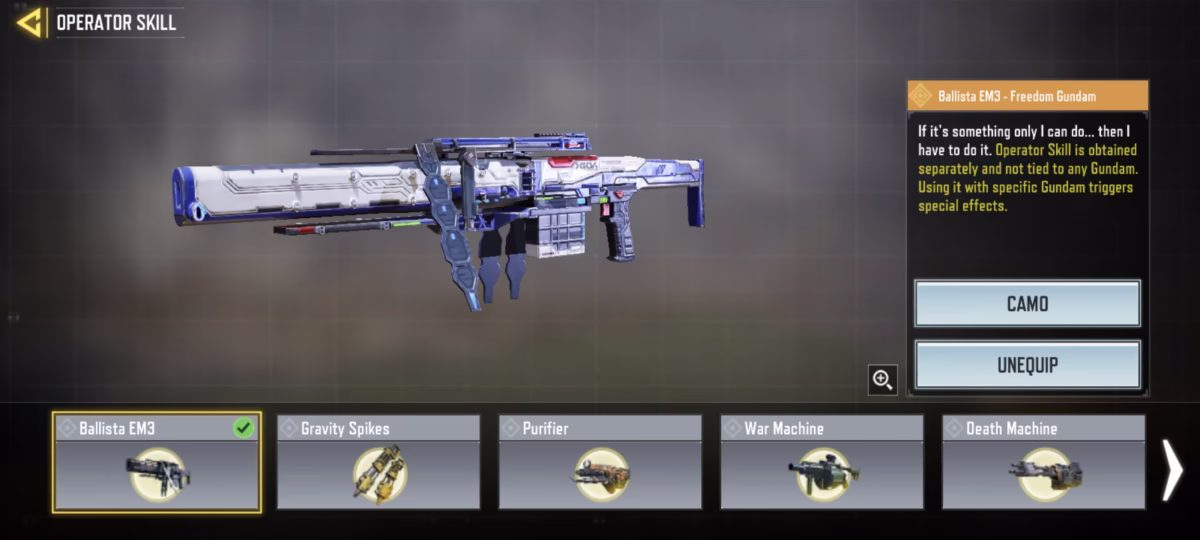Zoom in with the magnifier icon
Image resolution: width=1200 pixels, height=540 pixels.
click(x=882, y=379)
